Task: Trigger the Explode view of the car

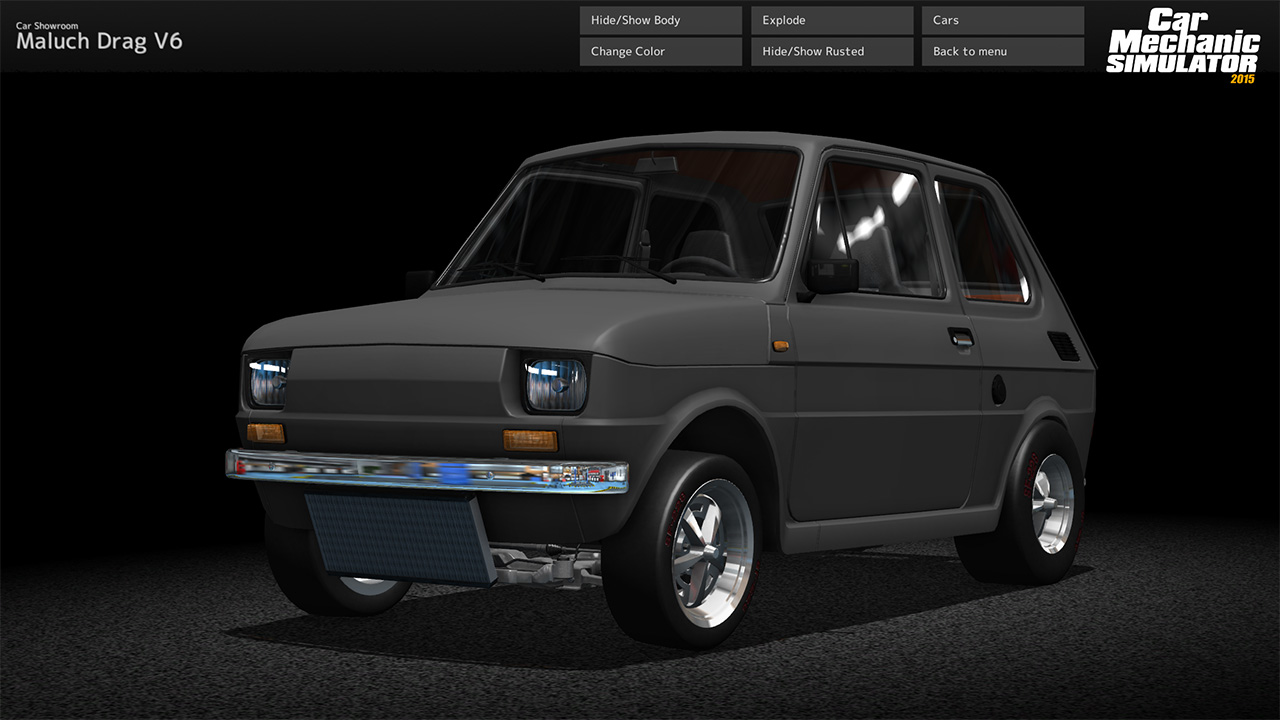Action: pos(831,19)
